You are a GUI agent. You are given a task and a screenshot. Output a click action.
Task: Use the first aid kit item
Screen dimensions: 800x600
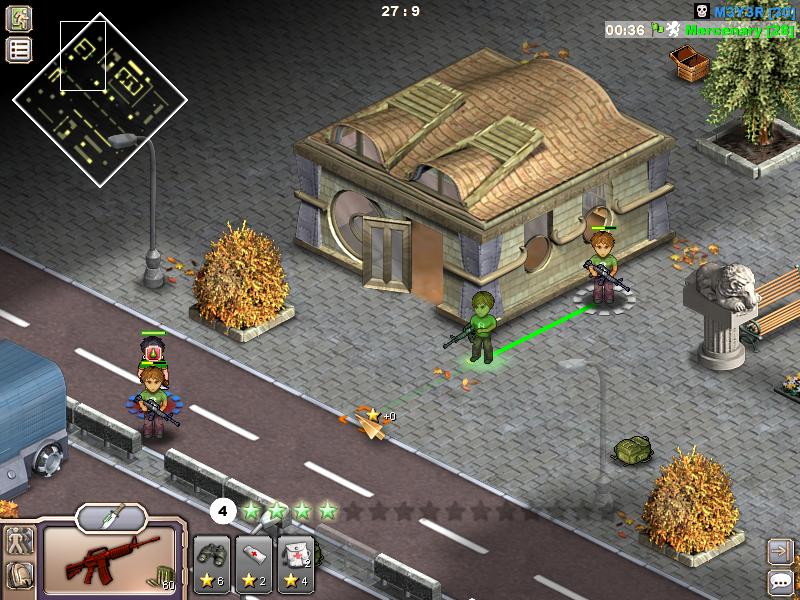296,564
